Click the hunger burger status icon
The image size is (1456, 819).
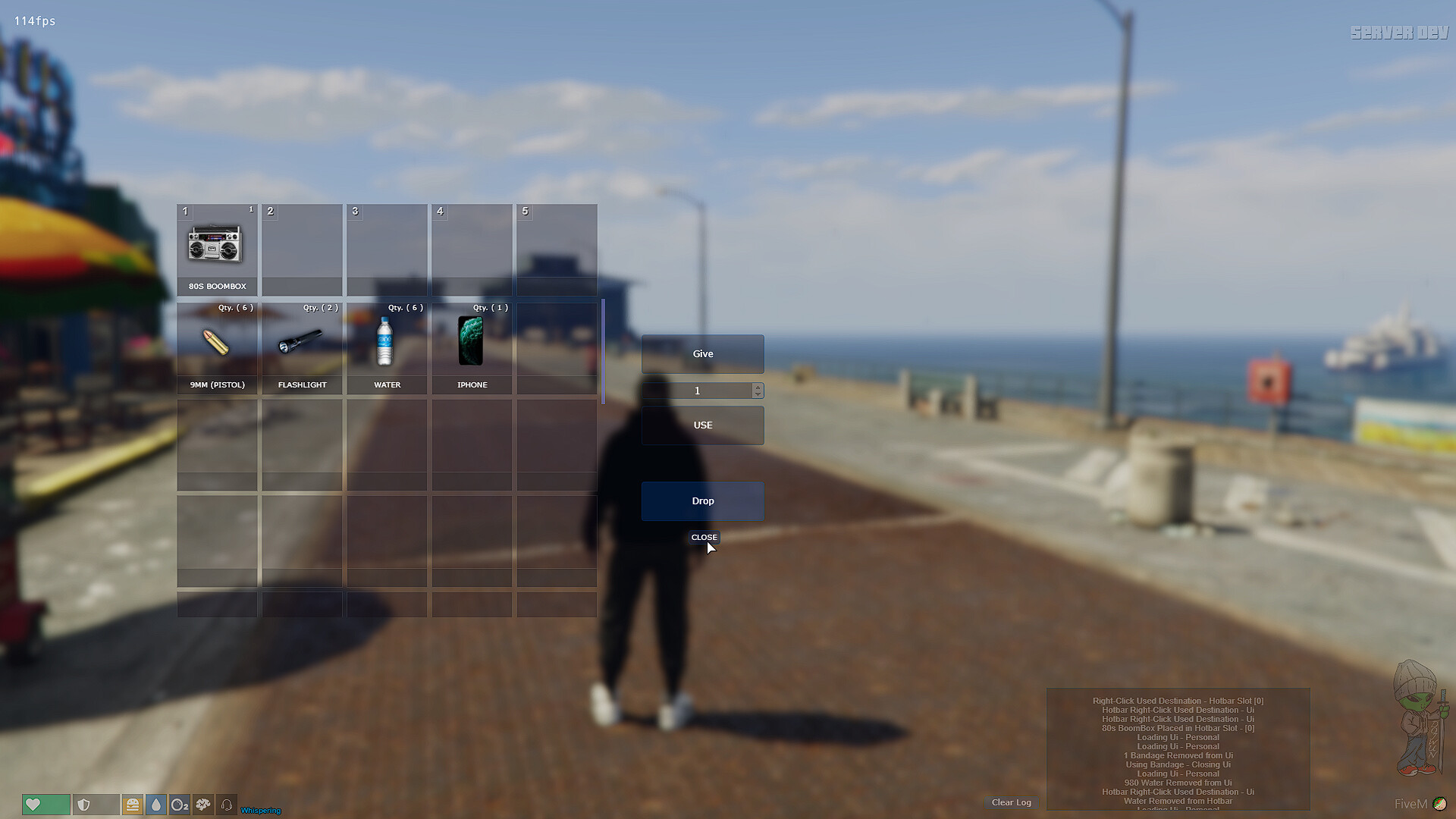(133, 805)
